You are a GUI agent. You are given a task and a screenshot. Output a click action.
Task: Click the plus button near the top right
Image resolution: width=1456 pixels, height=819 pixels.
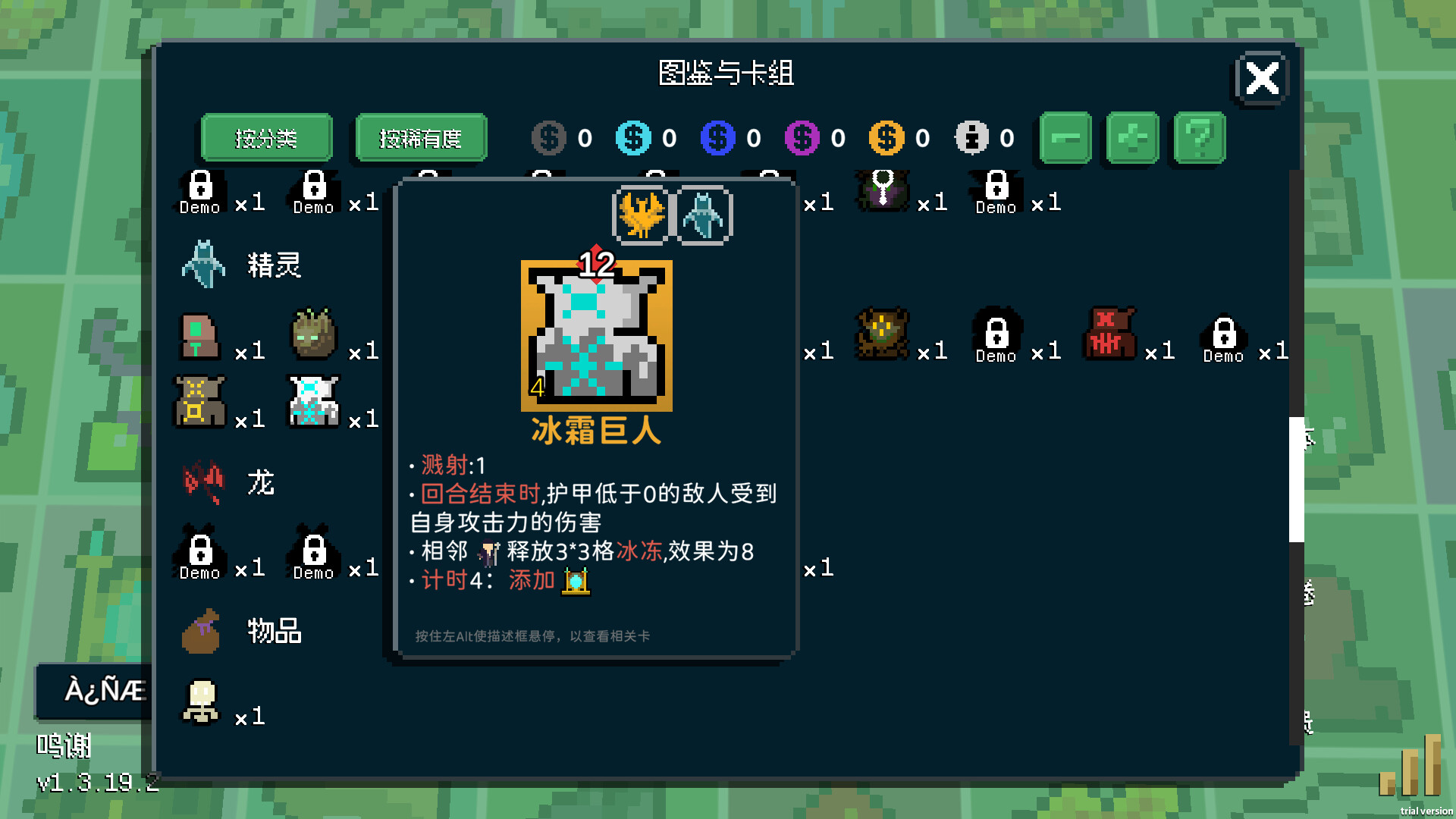pos(1132,138)
